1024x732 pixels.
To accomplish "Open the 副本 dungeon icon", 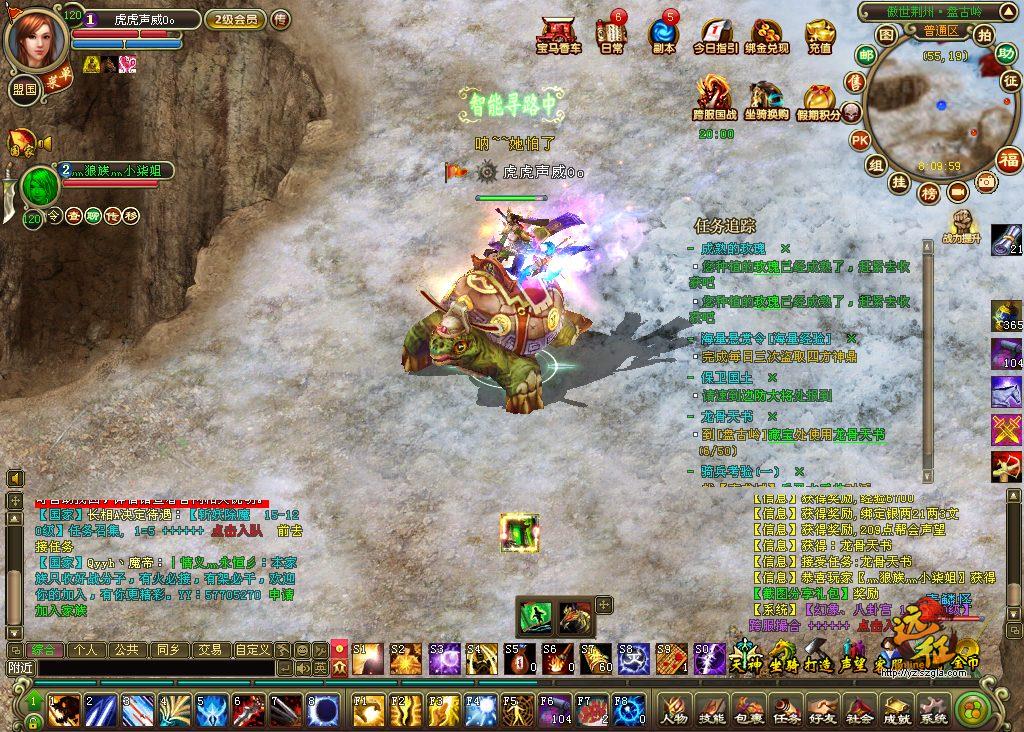I will point(662,34).
